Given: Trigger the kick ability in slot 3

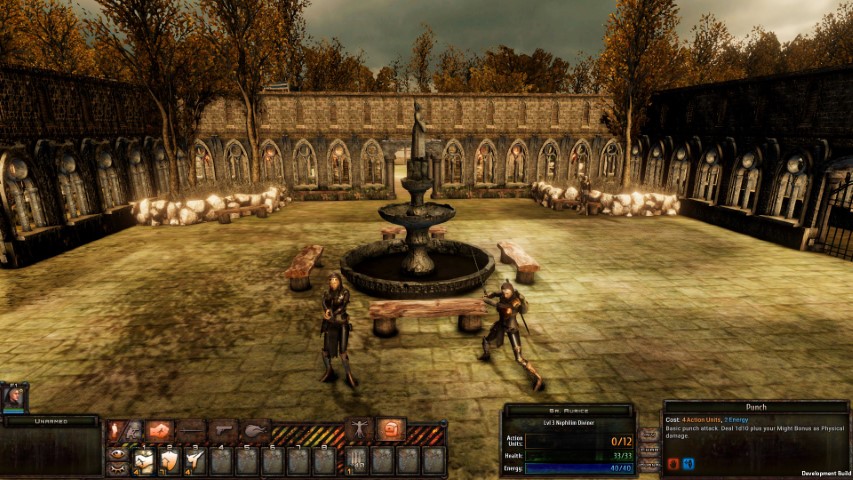Looking at the screenshot, I should (x=196, y=460).
